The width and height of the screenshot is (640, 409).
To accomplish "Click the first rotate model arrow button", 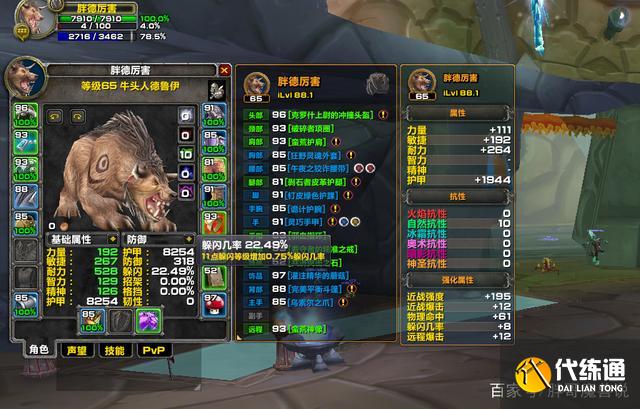I will coord(55,115).
